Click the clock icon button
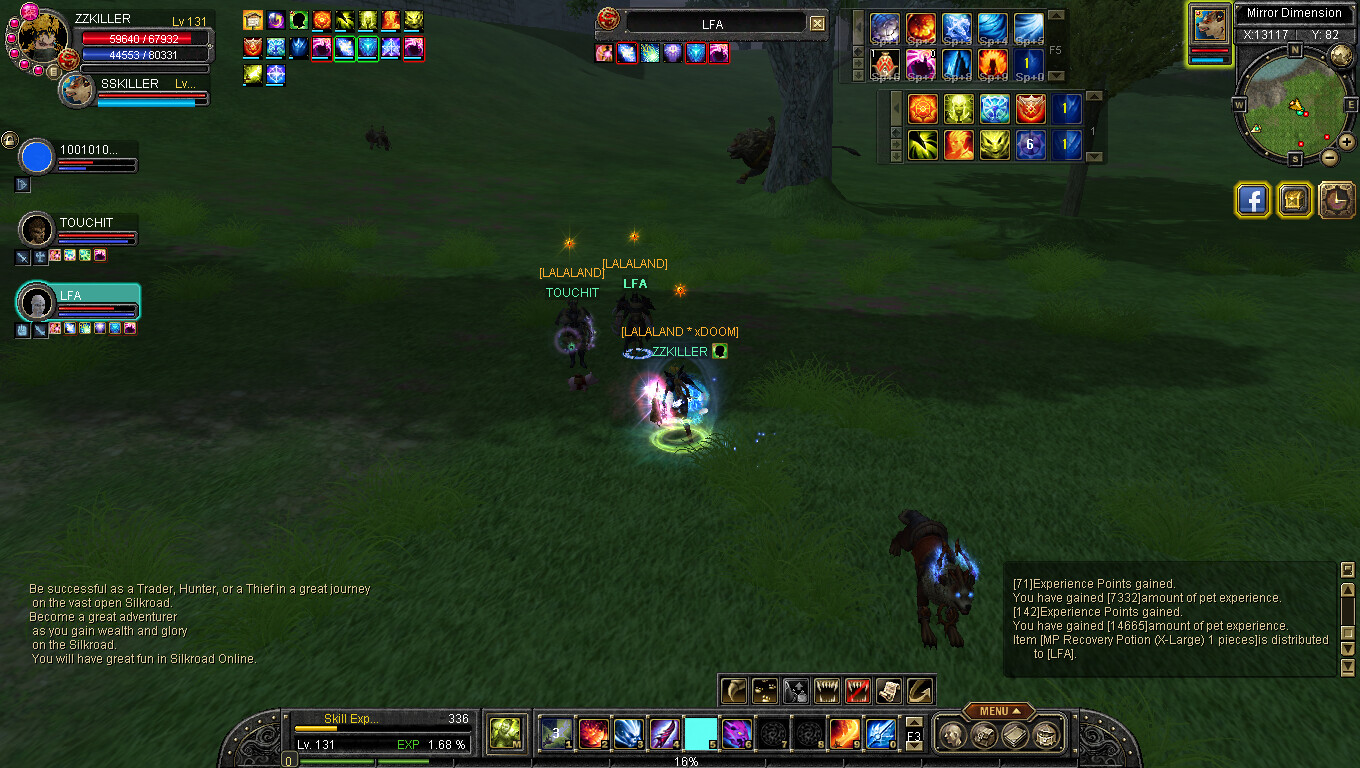Viewport: 1360px width, 768px height. pos(1336,200)
